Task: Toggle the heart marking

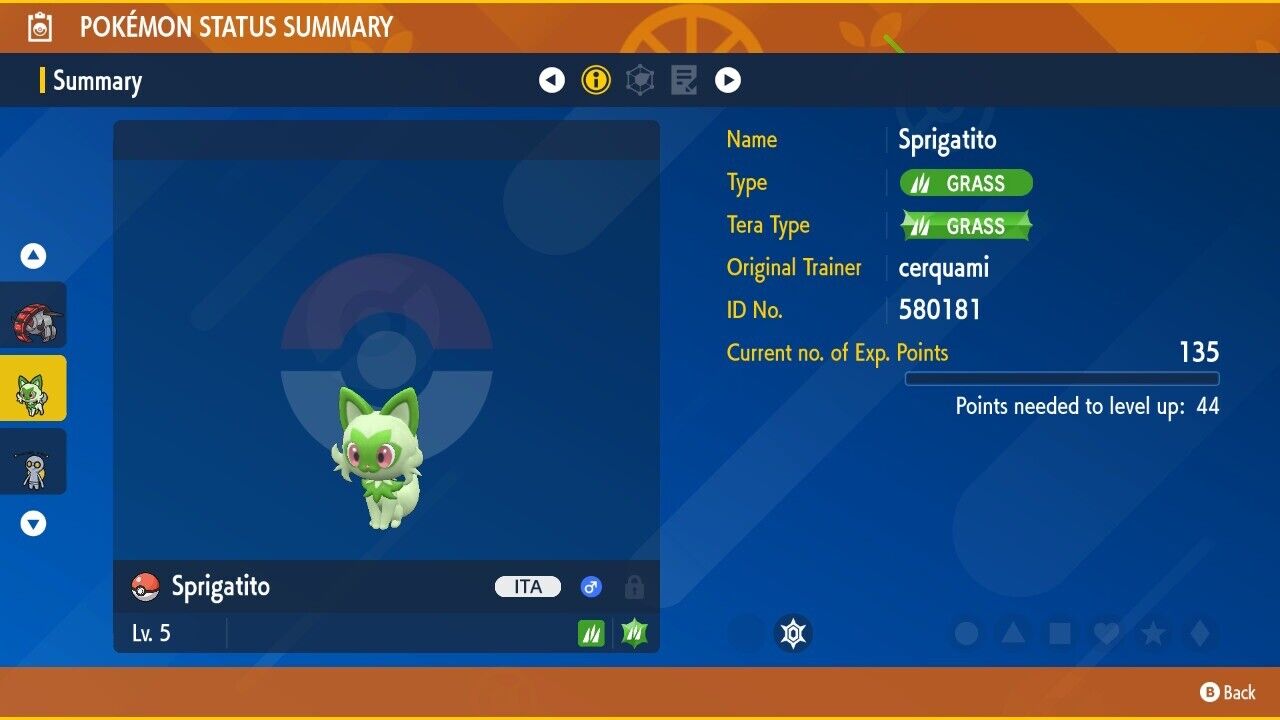Action: (1106, 634)
